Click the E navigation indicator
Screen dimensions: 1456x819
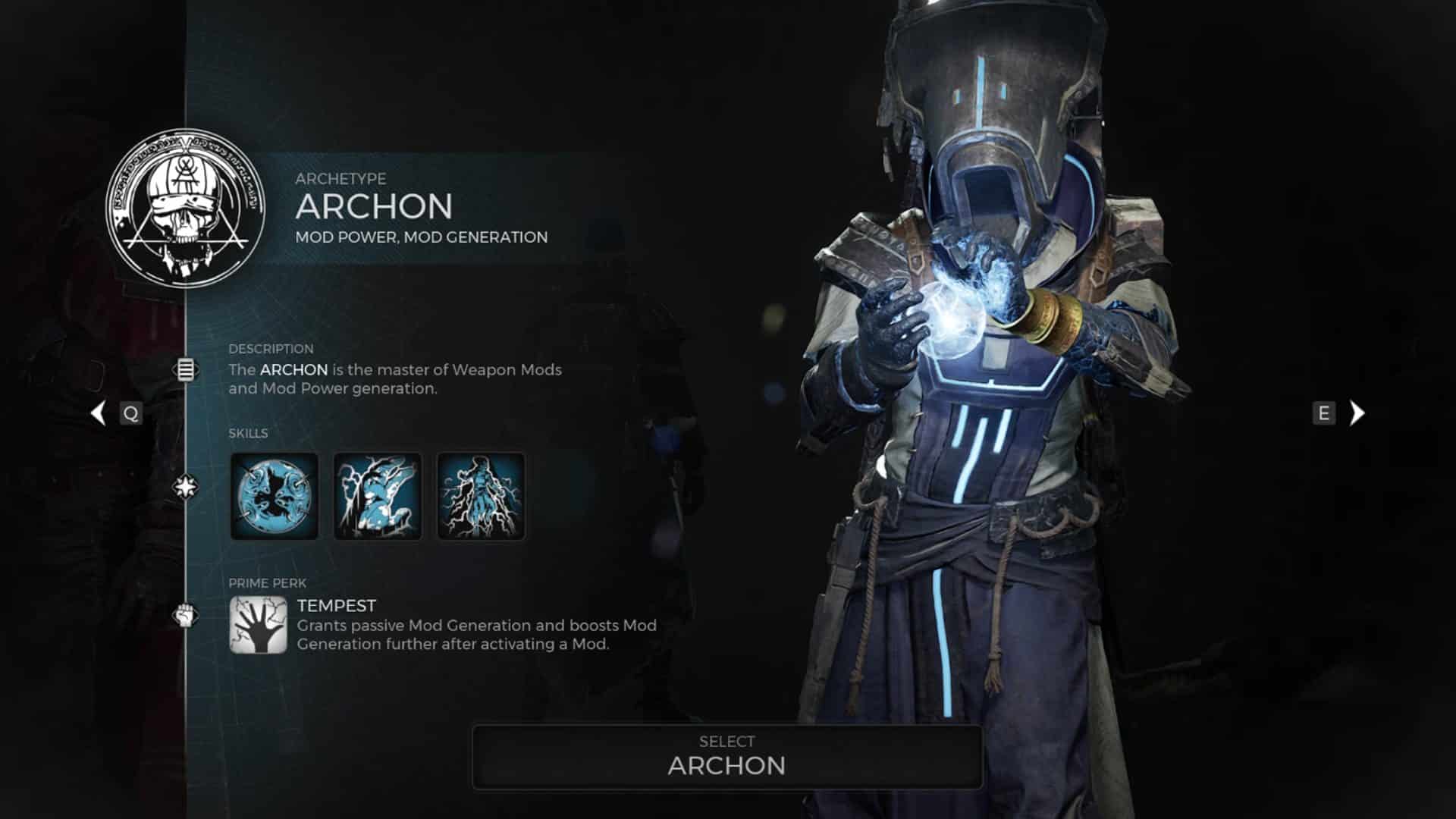(1323, 413)
